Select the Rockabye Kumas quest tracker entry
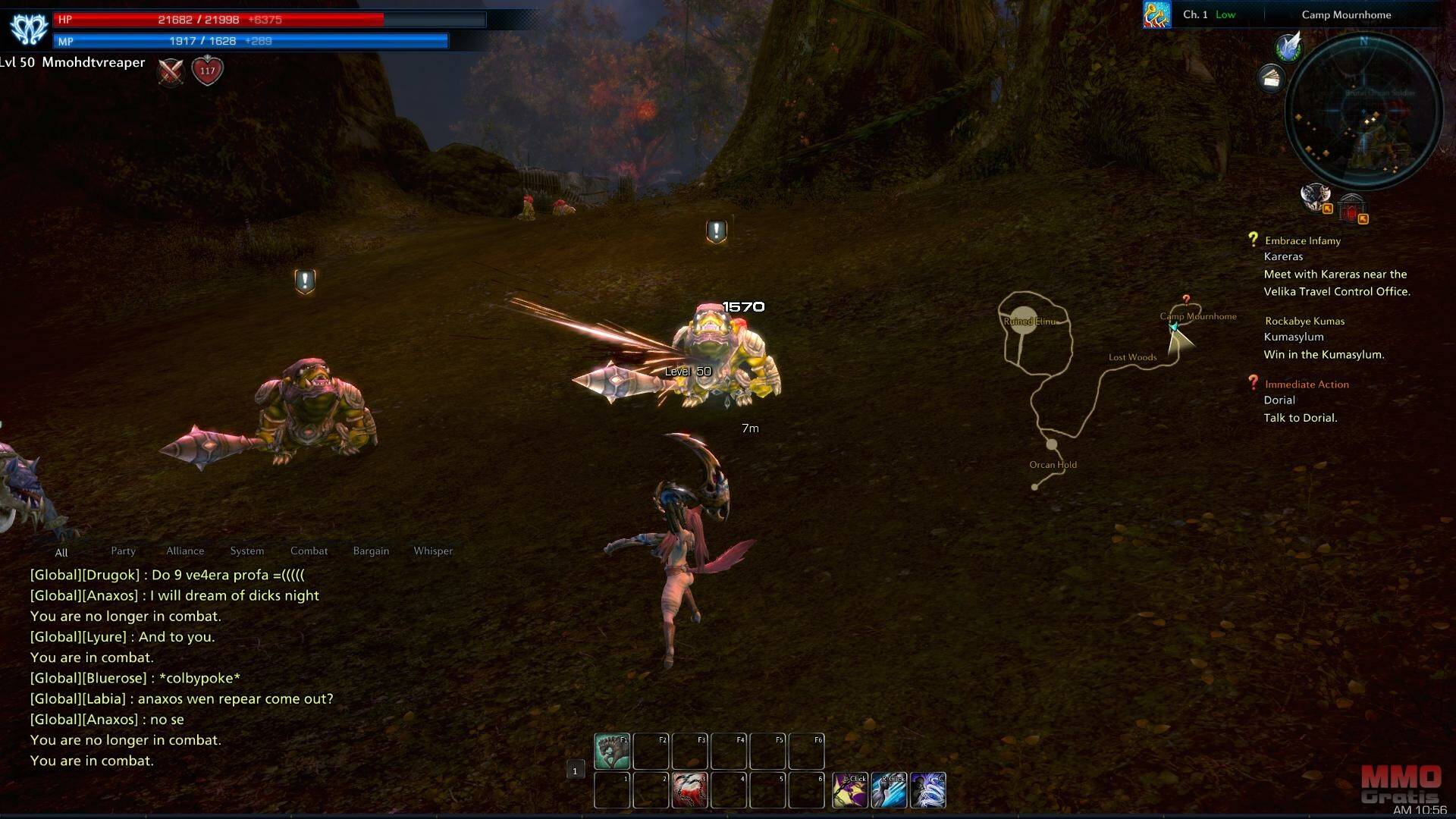1456x819 pixels. coord(1304,322)
